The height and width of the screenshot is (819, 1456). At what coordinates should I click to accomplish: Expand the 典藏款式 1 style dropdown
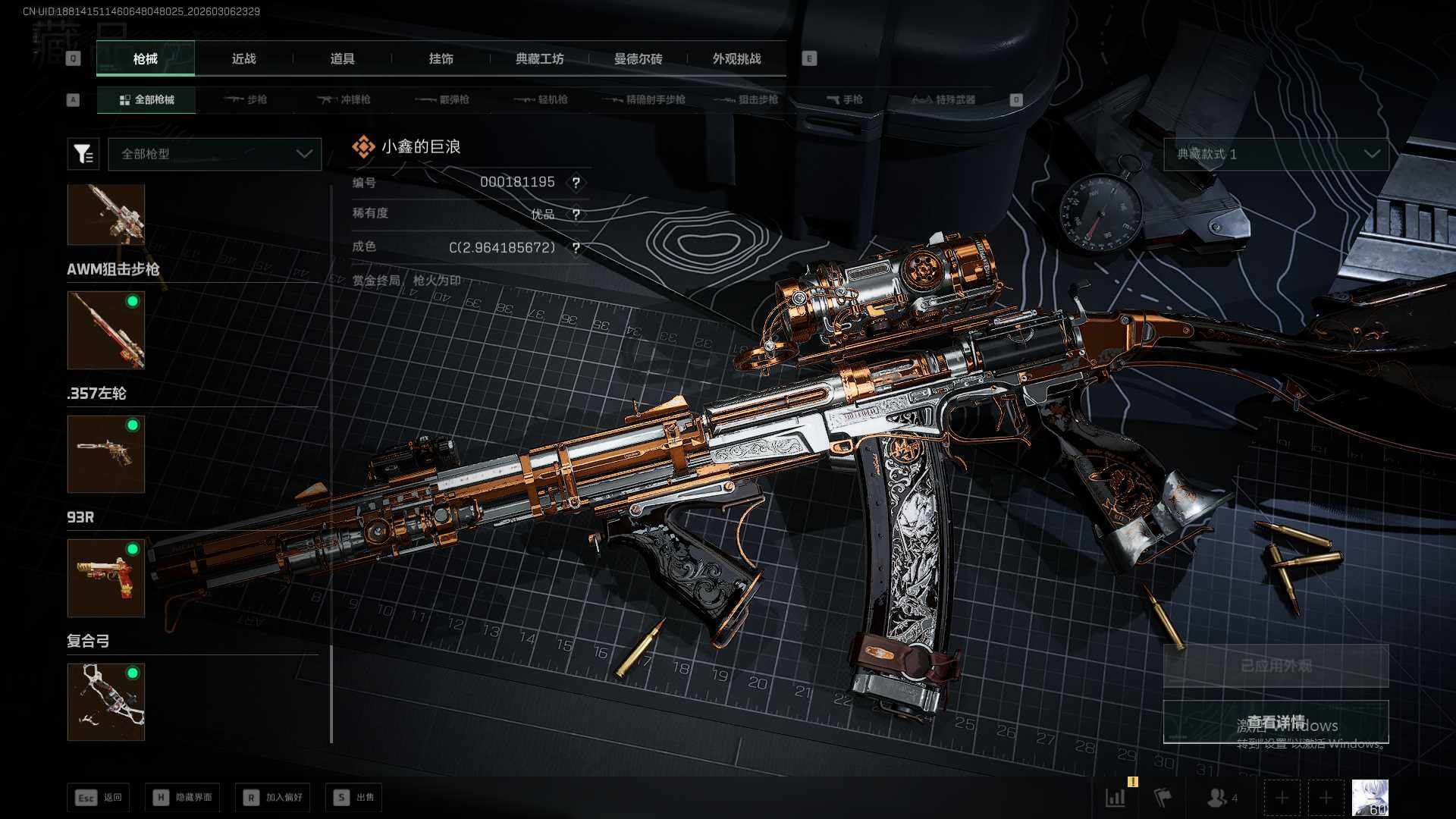pyautogui.click(x=1276, y=154)
